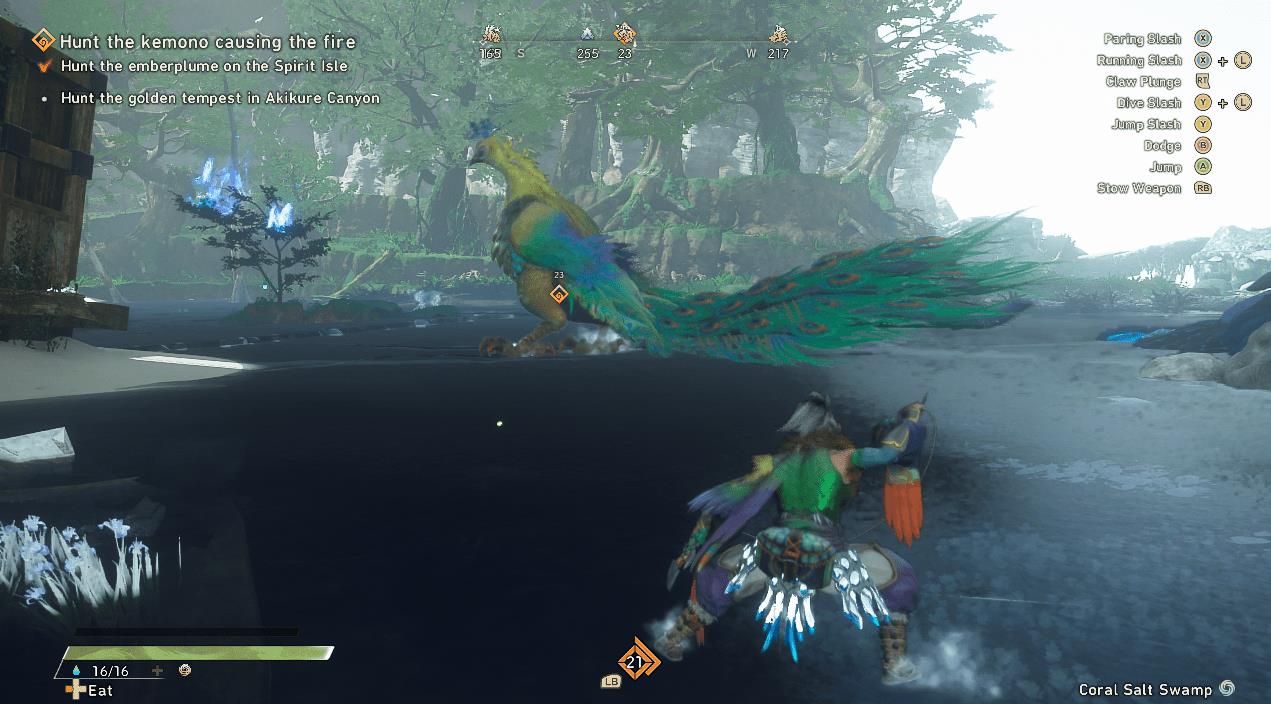Select the highlighted kemono marker on the compass
The image size is (1271, 704).
625,34
